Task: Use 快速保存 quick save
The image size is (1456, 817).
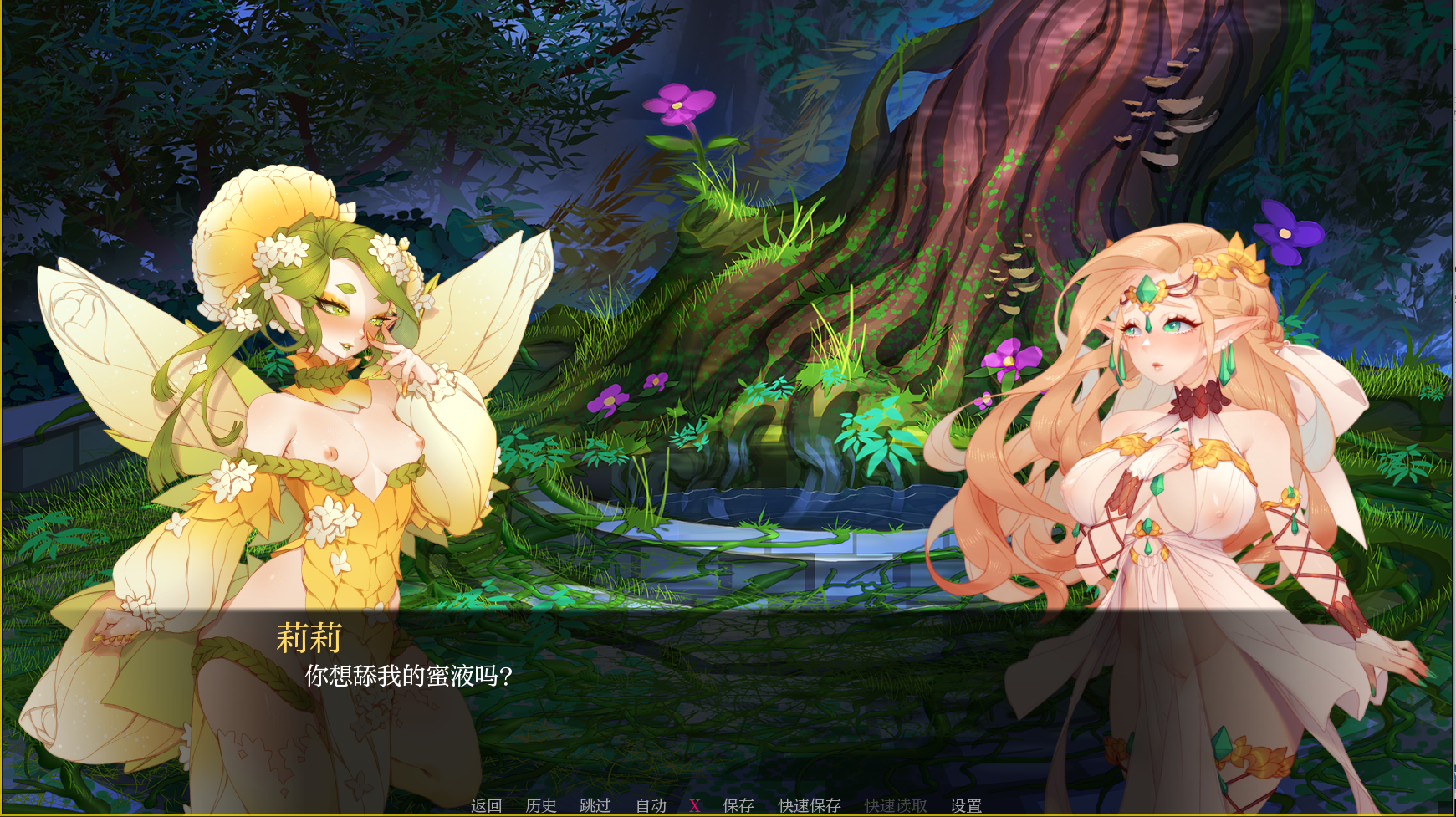Action: 809,805
